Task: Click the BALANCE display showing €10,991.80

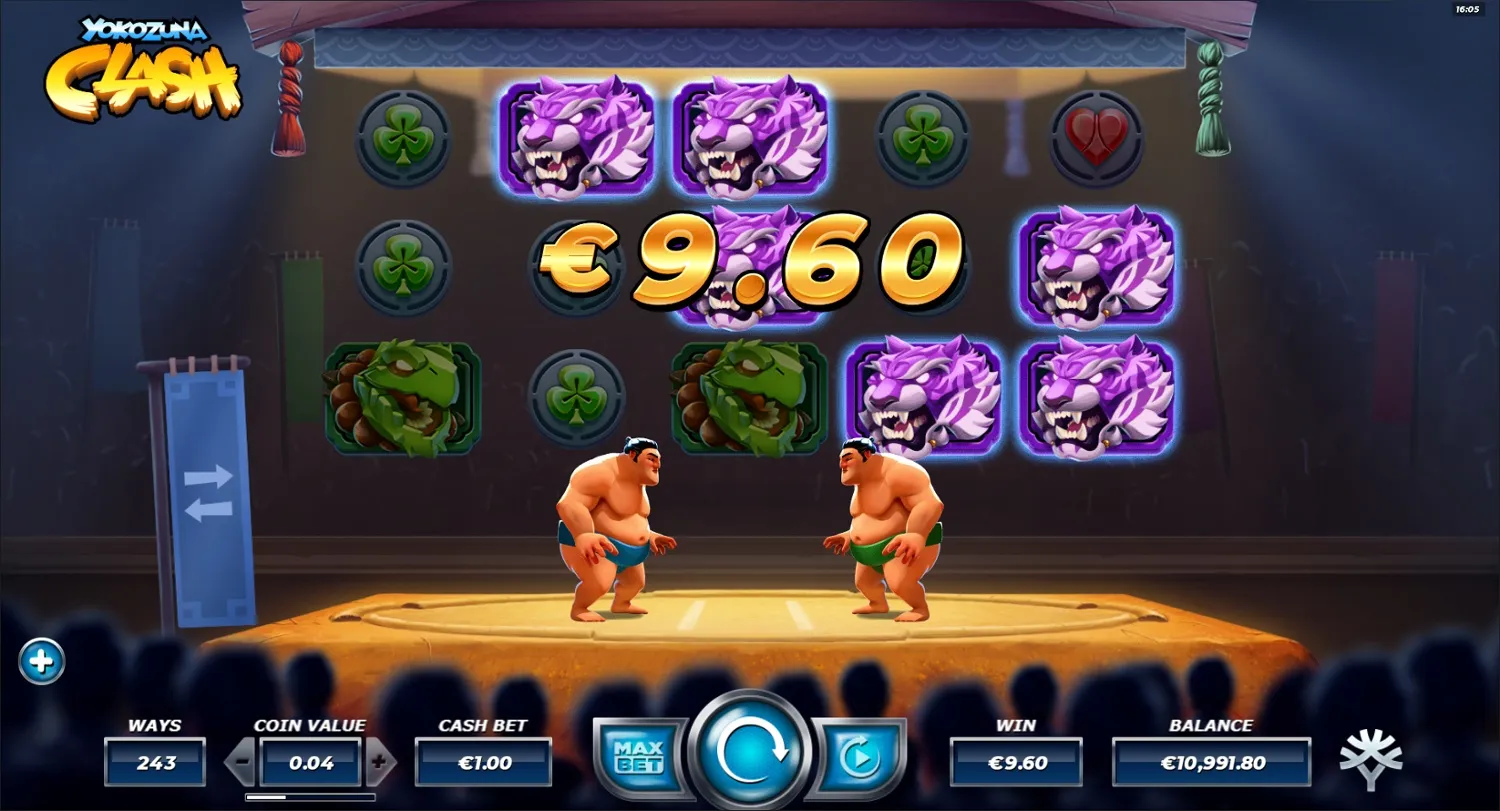Action: (1210, 760)
